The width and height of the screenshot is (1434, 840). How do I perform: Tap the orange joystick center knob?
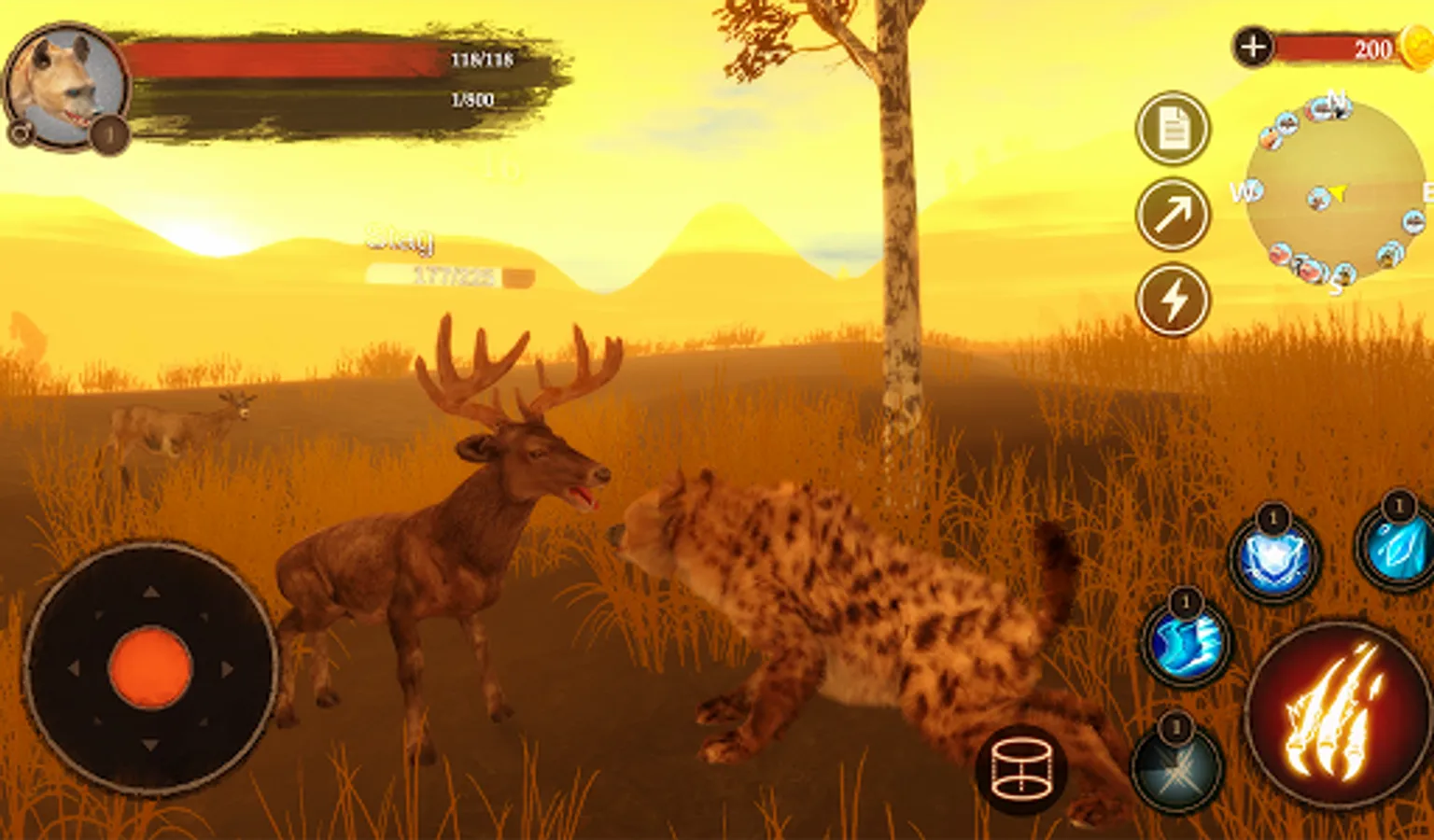coord(150,668)
